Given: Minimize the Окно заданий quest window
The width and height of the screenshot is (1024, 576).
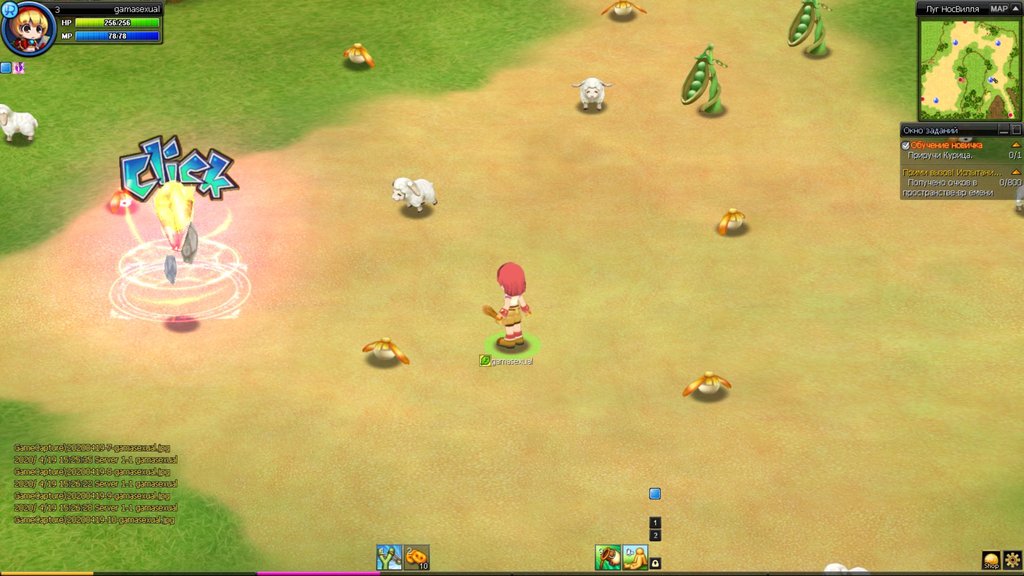Looking at the screenshot, I should tap(1003, 130).
